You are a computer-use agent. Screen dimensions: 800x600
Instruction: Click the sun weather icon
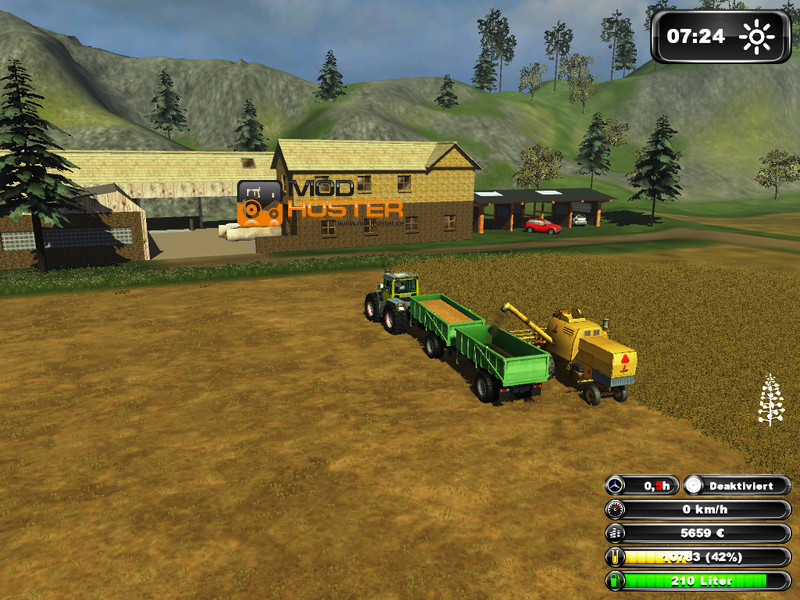(757, 37)
